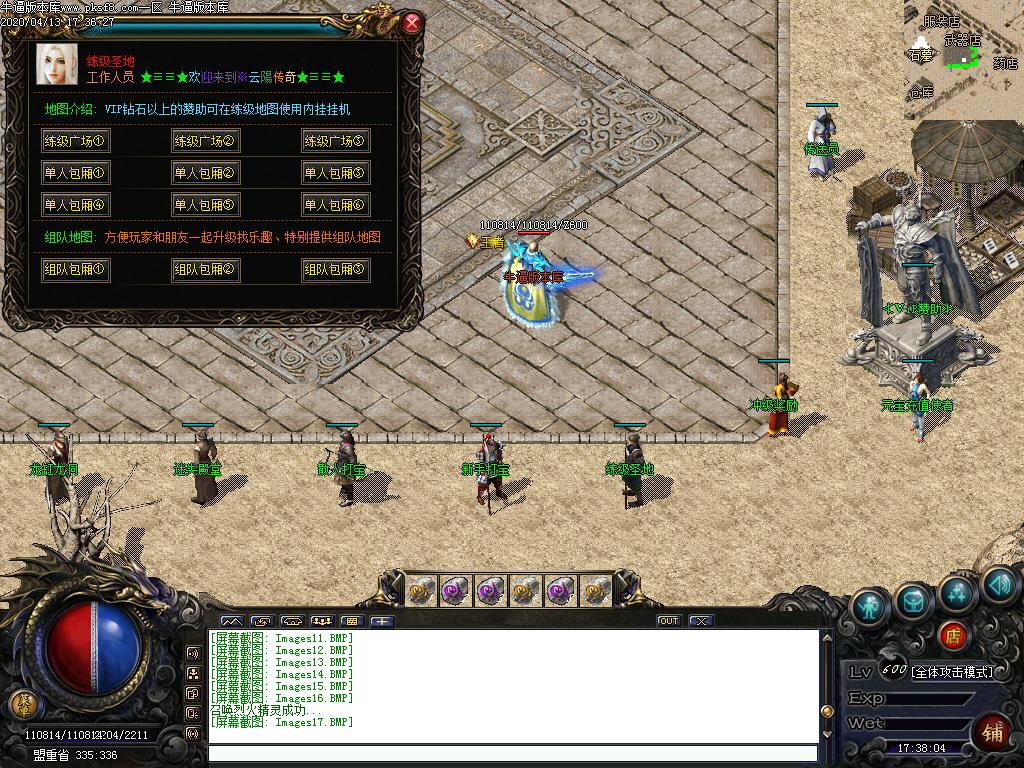This screenshot has height=768, width=1024.
Task: Enter 组队包厢③ team room
Action: (335, 270)
